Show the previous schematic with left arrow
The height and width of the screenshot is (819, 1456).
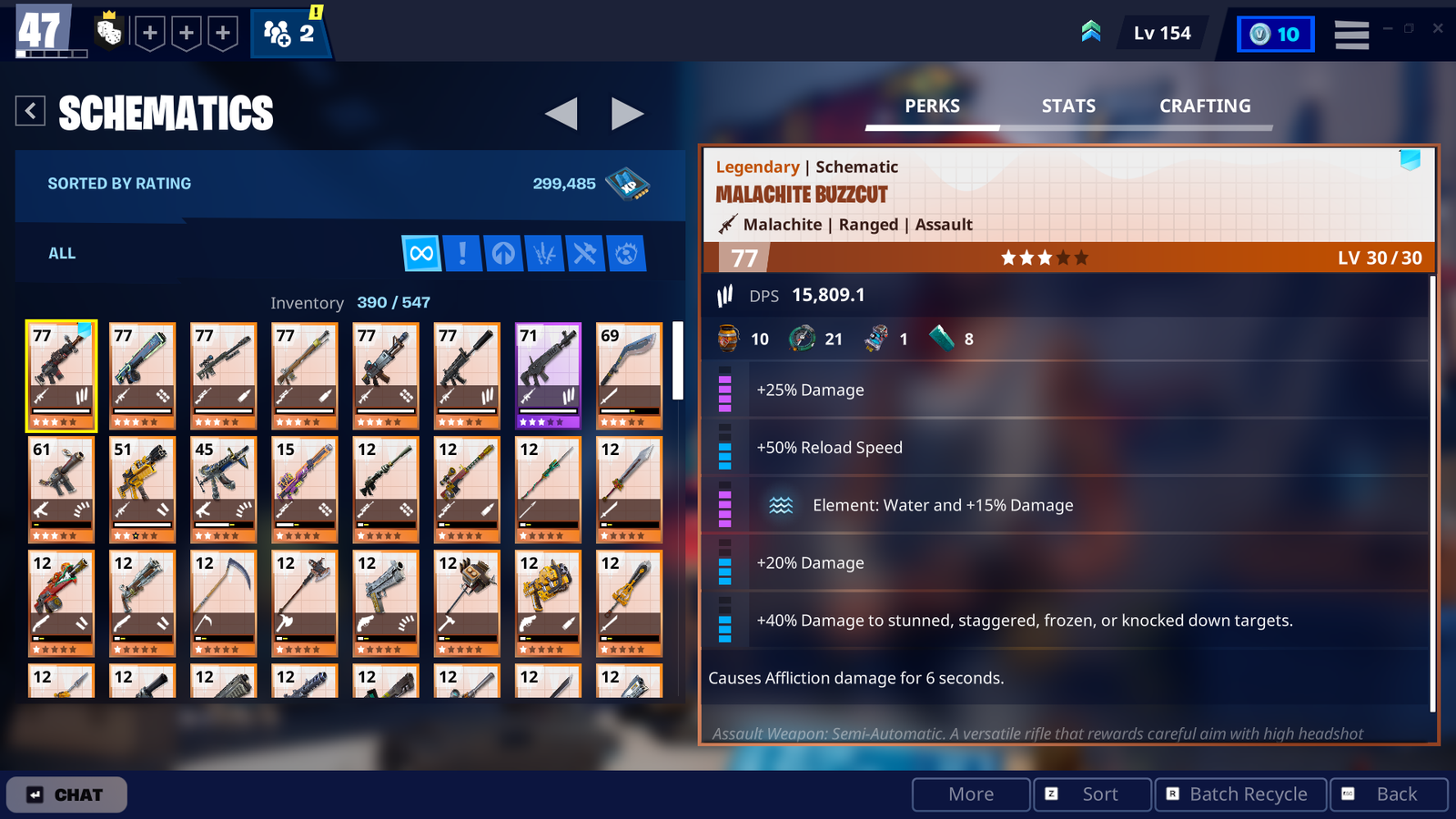561,114
